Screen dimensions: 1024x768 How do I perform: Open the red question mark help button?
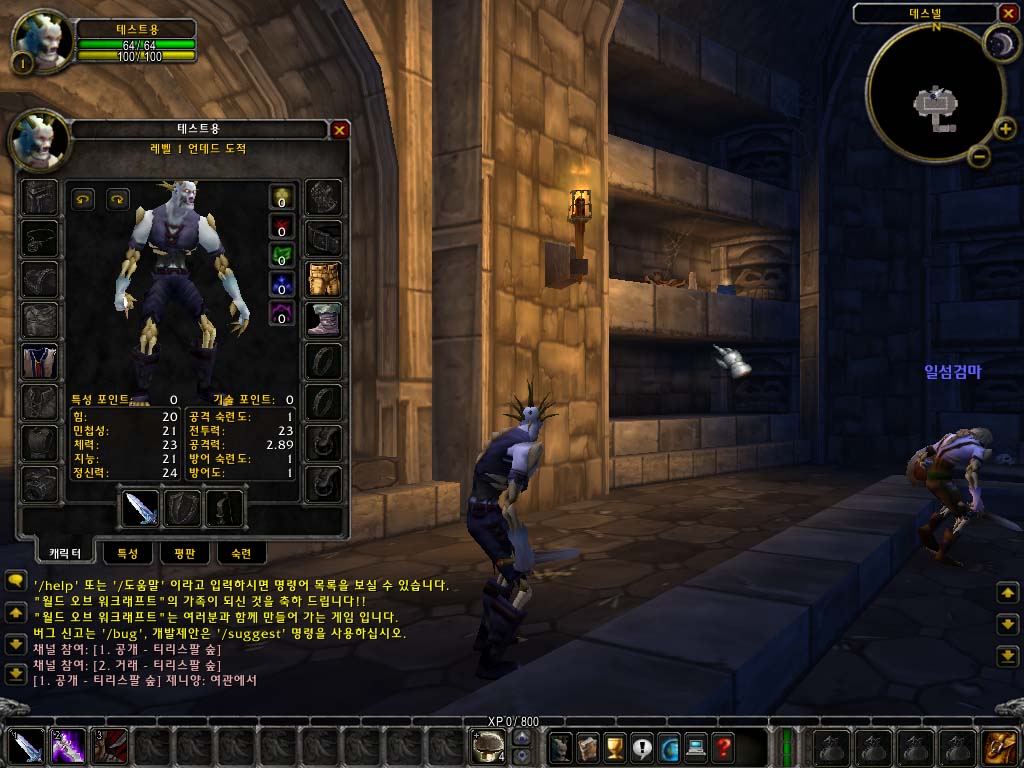(x=723, y=746)
